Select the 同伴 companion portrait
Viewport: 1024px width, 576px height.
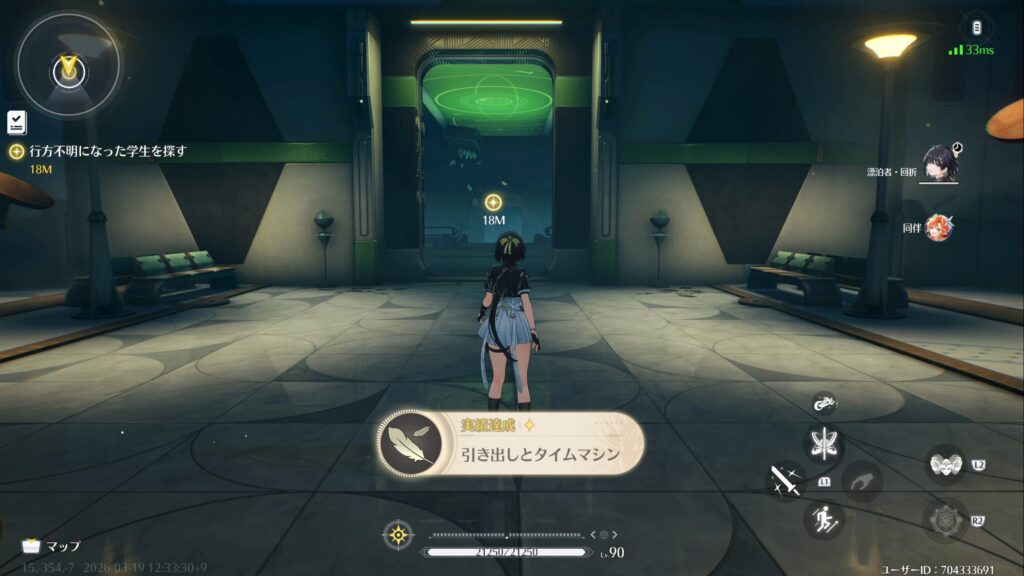[x=939, y=228]
